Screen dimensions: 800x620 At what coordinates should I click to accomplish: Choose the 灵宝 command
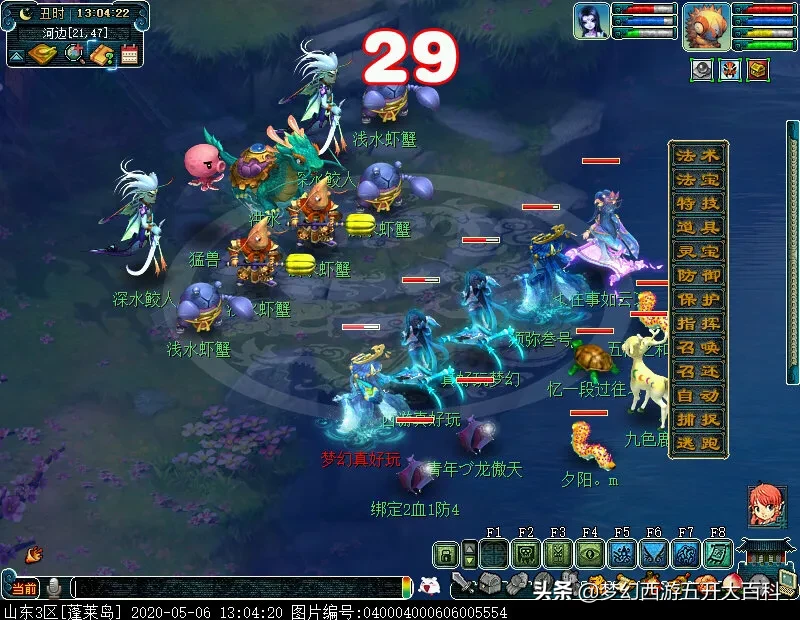click(698, 252)
